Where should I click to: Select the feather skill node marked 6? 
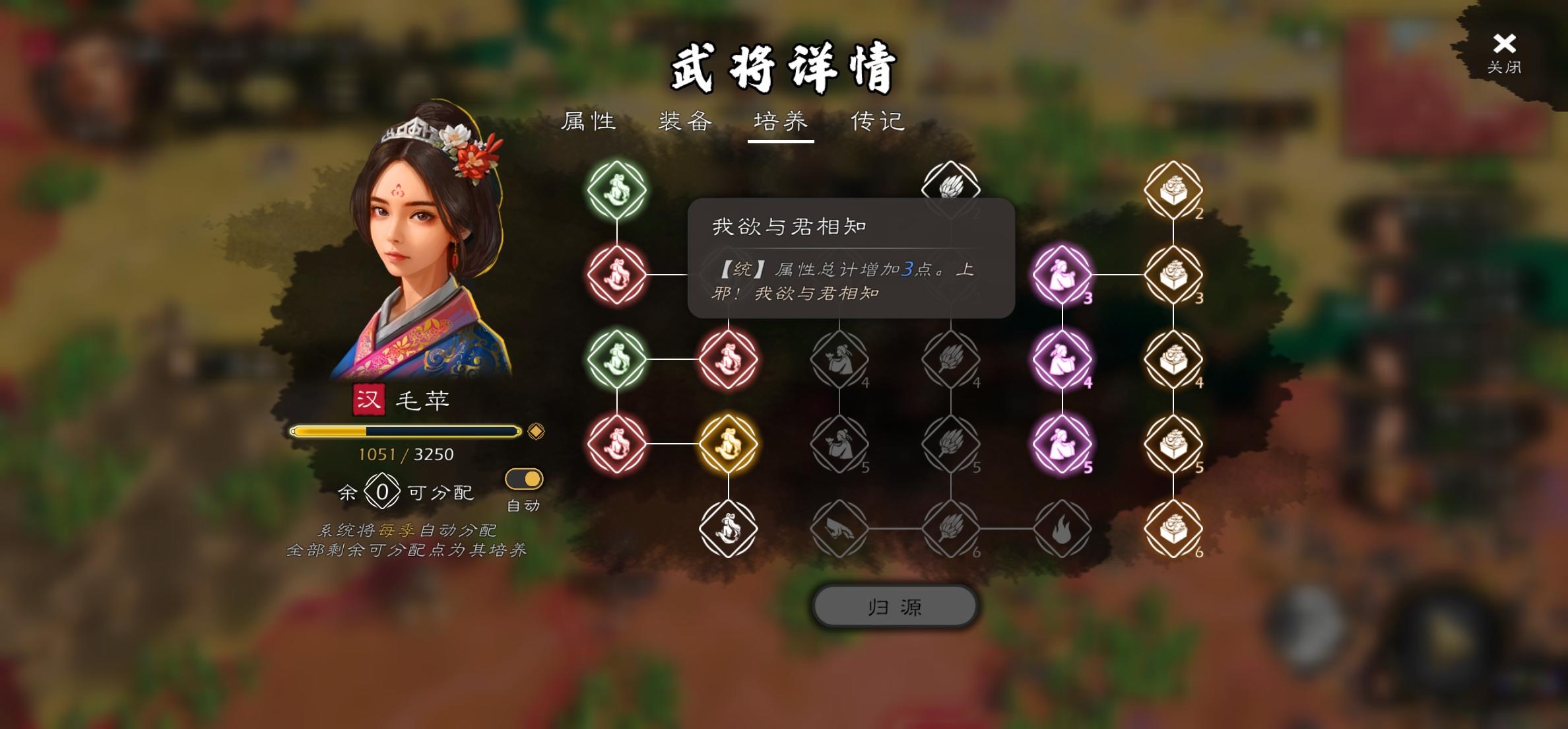tap(952, 528)
